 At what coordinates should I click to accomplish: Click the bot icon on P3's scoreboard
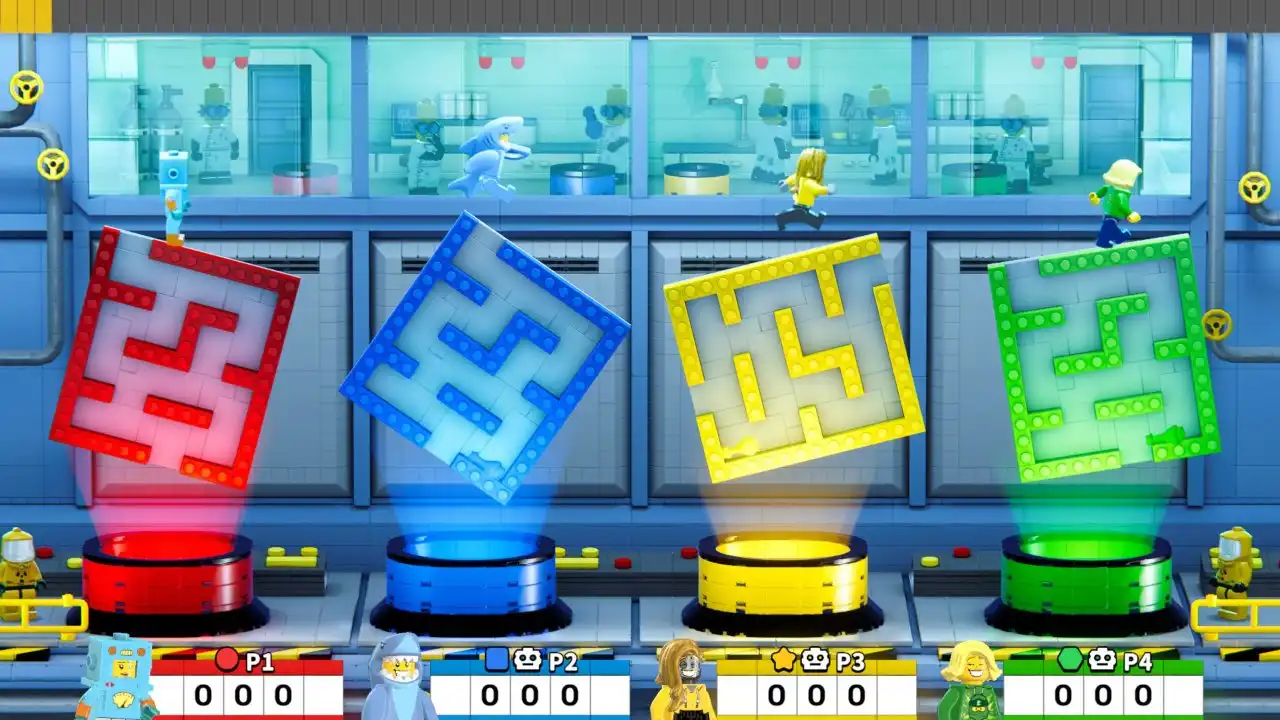(815, 659)
